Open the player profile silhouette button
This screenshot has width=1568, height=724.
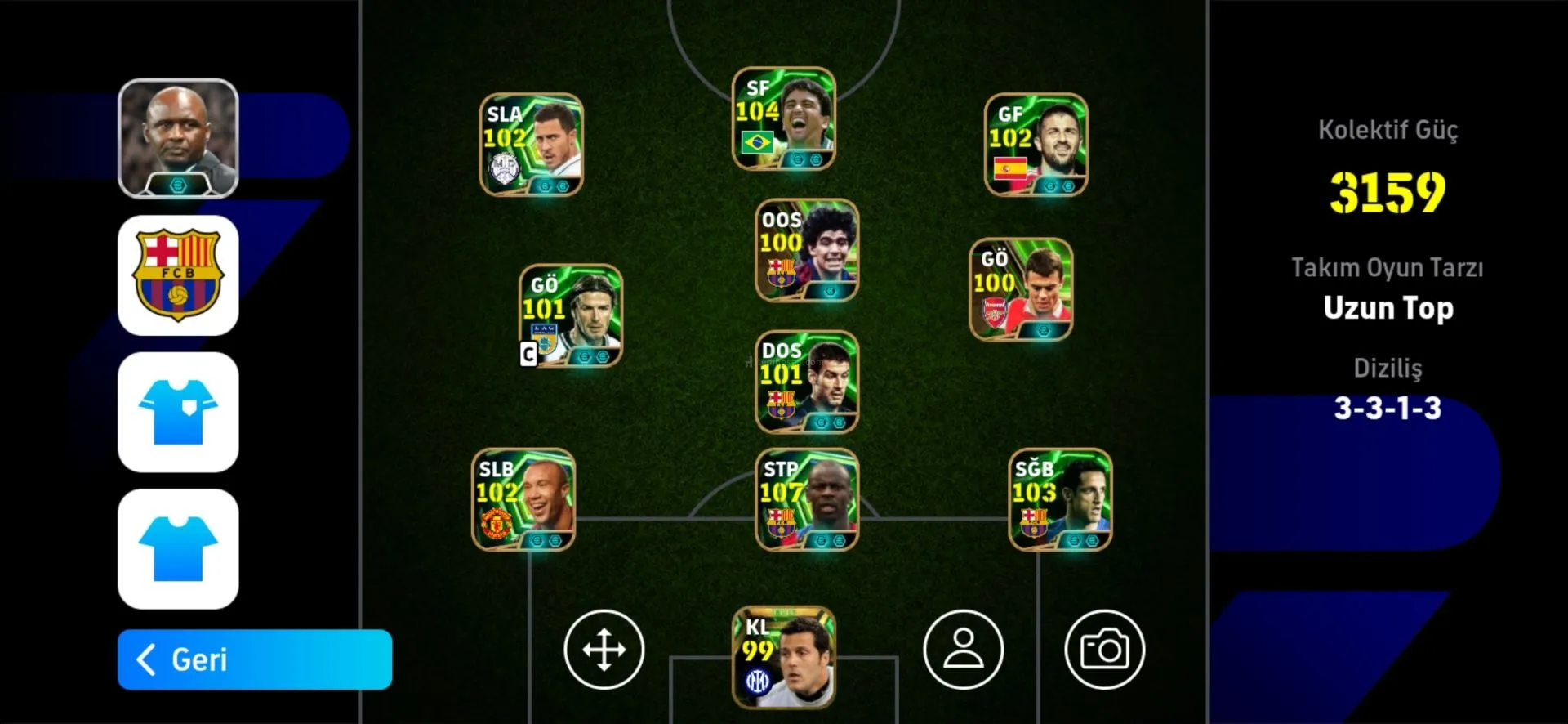click(x=964, y=650)
